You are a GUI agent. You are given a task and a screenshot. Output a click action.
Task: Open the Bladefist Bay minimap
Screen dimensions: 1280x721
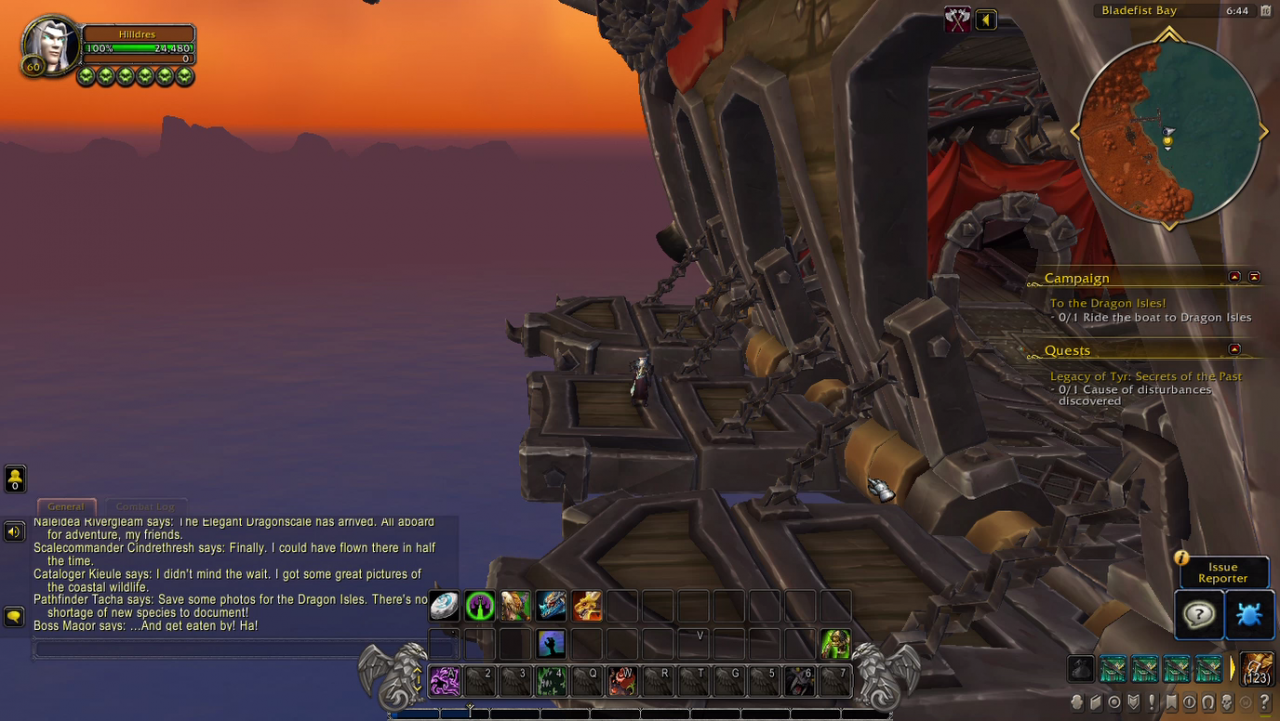(x=1167, y=131)
